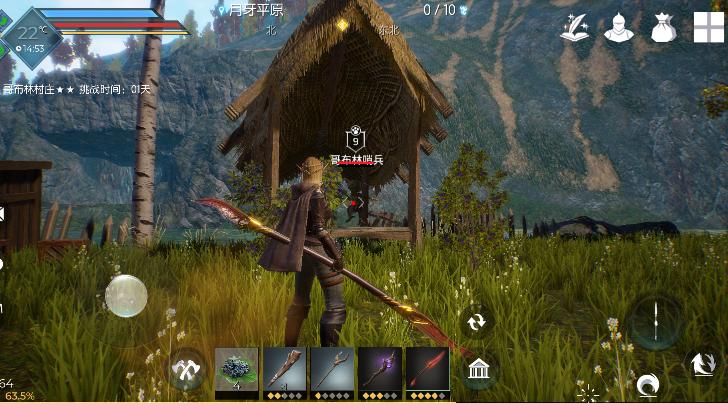The height and width of the screenshot is (403, 728).
Task: Select the red glaive hotbar slot
Action: pos(427,369)
